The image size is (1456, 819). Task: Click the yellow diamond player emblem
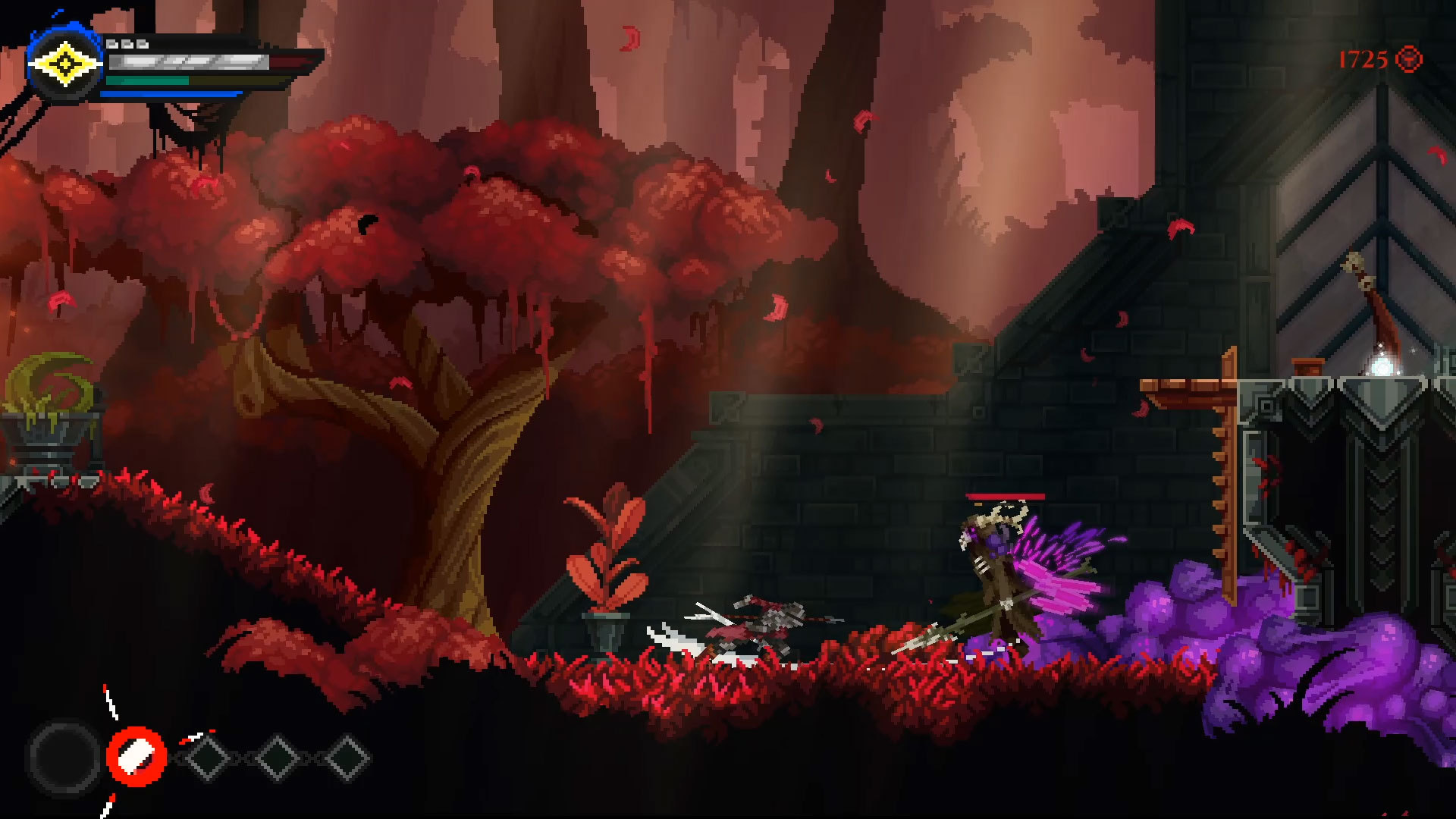[x=64, y=65]
